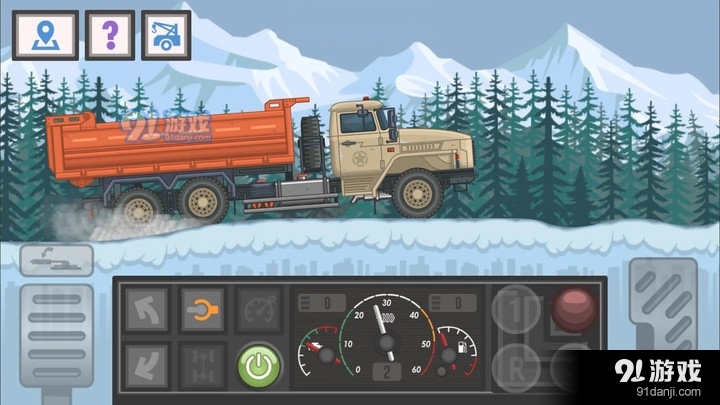Click the lower curved arrow button
Screen dimensions: 720x405
[145, 364]
